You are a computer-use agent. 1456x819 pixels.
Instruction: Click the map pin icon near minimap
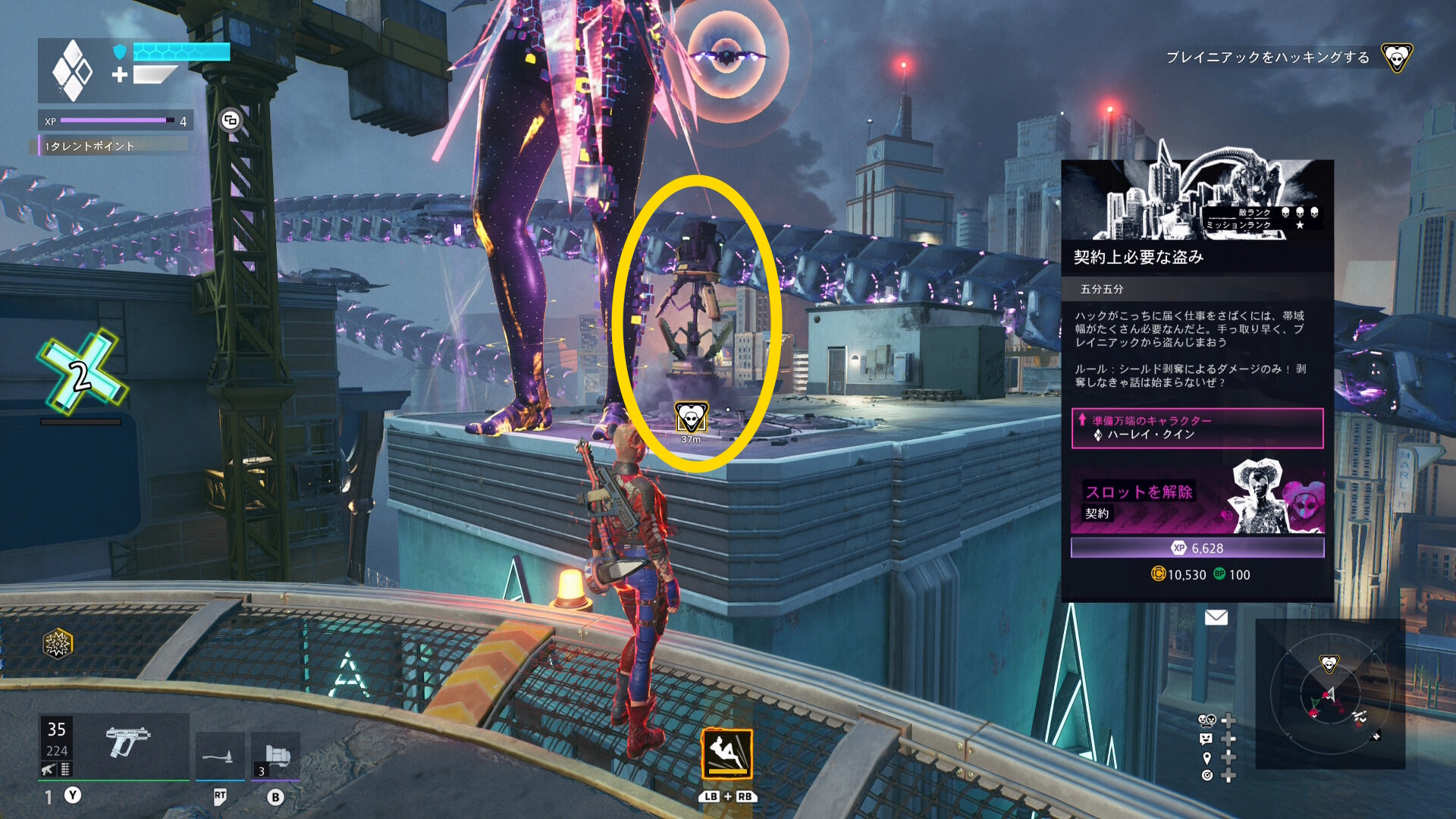[1207, 758]
